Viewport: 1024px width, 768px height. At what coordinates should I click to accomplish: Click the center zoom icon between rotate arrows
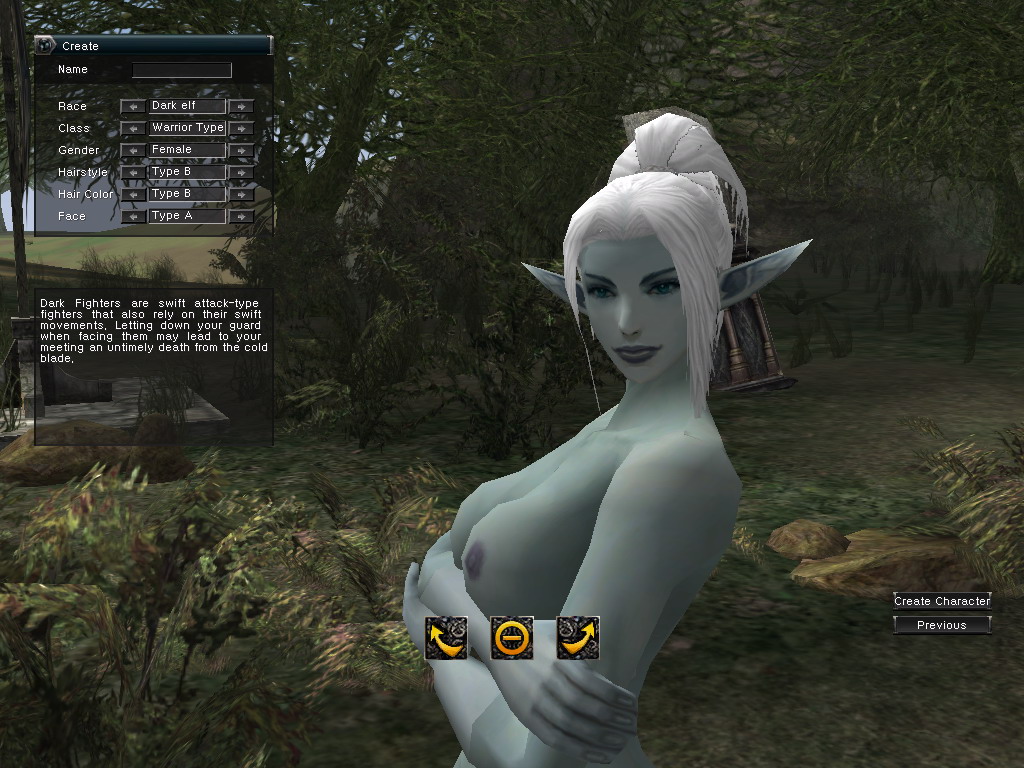click(x=512, y=637)
